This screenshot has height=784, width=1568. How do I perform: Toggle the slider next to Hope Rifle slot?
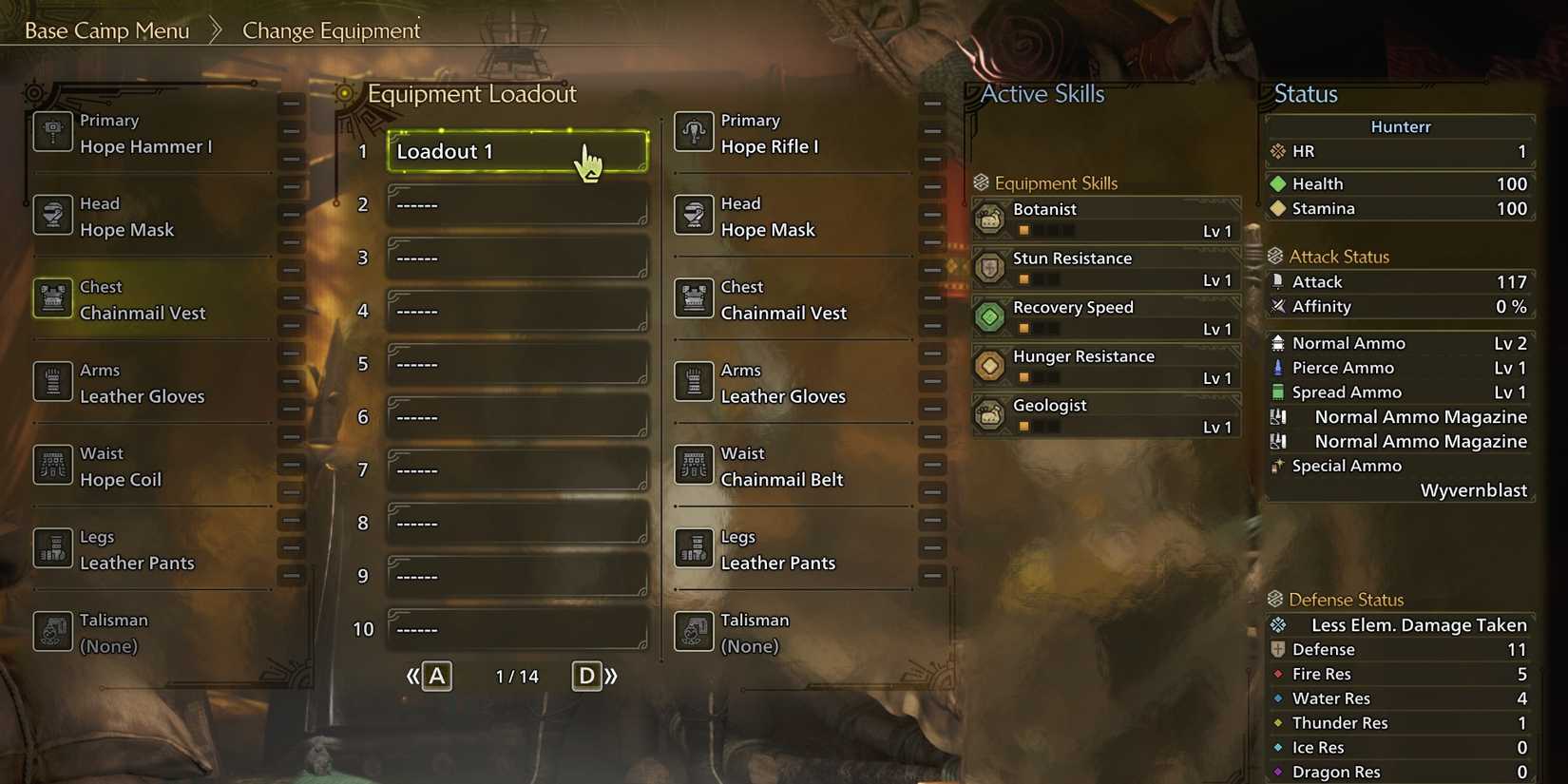tap(931, 132)
